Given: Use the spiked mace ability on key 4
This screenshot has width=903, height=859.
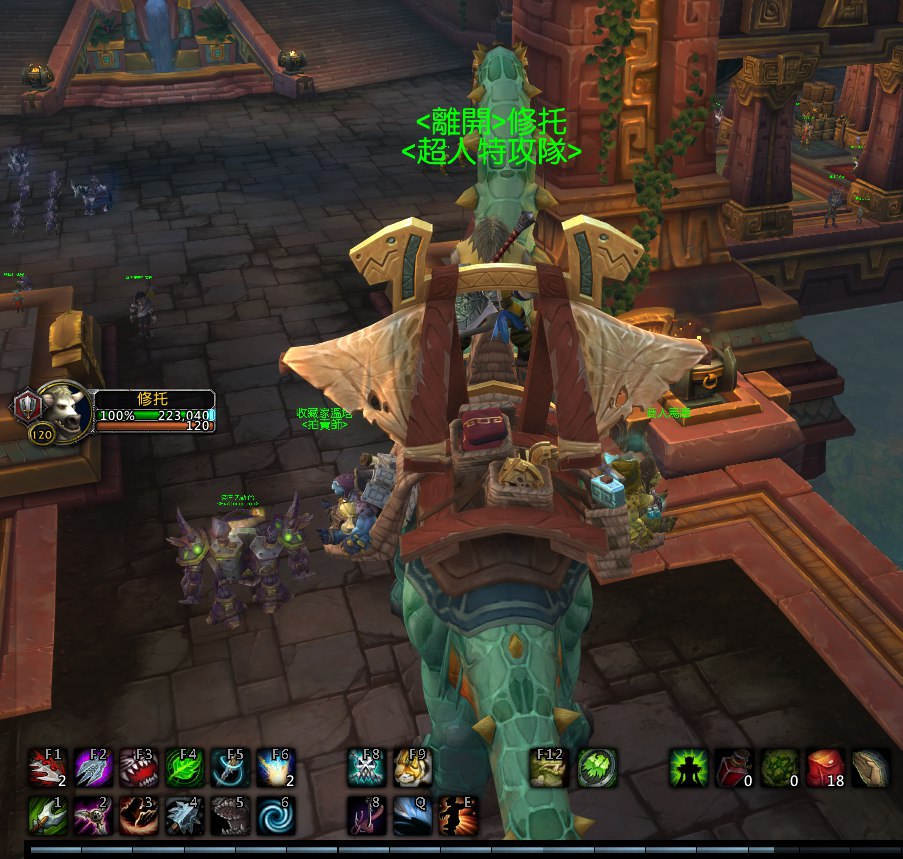Looking at the screenshot, I should point(185,815).
